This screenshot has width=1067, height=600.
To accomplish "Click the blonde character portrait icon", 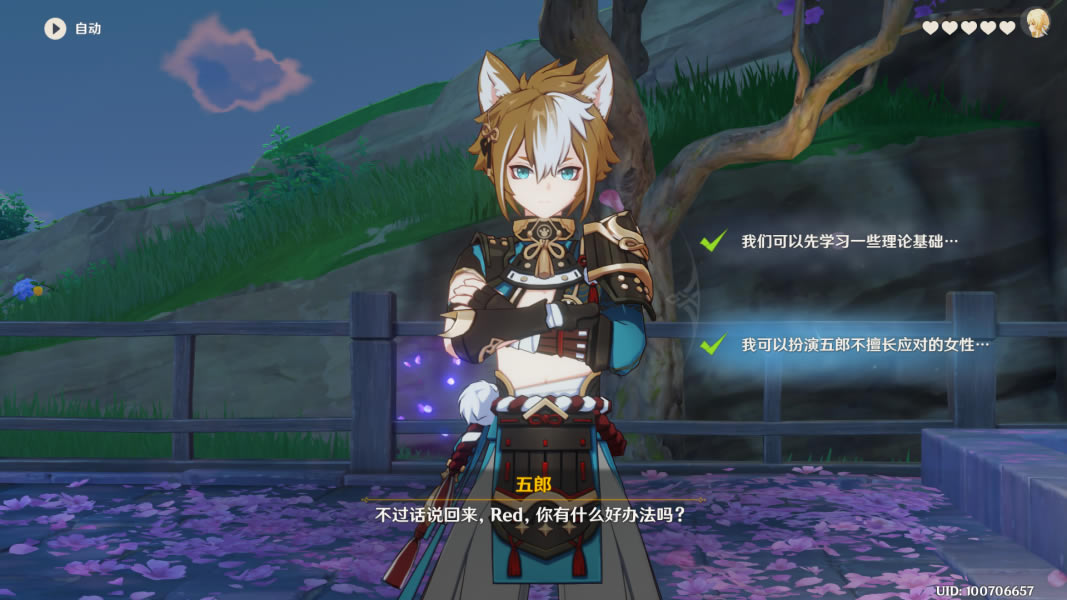I will tap(1036, 24).
